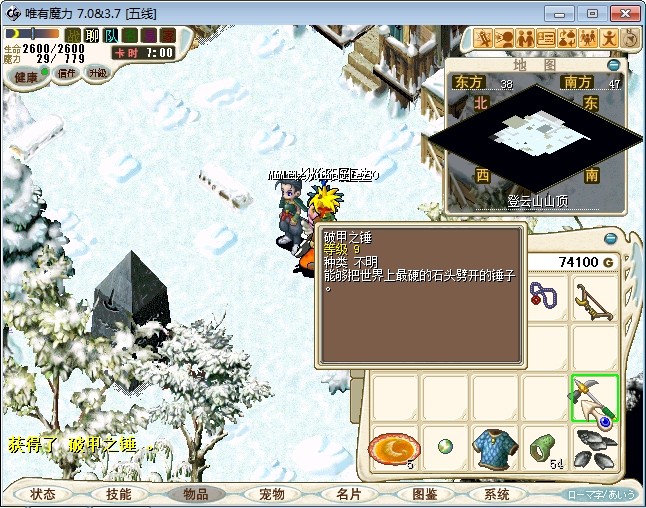The height and width of the screenshot is (508, 646).
Task: Choose the bow in the inventory
Action: [x=595, y=298]
